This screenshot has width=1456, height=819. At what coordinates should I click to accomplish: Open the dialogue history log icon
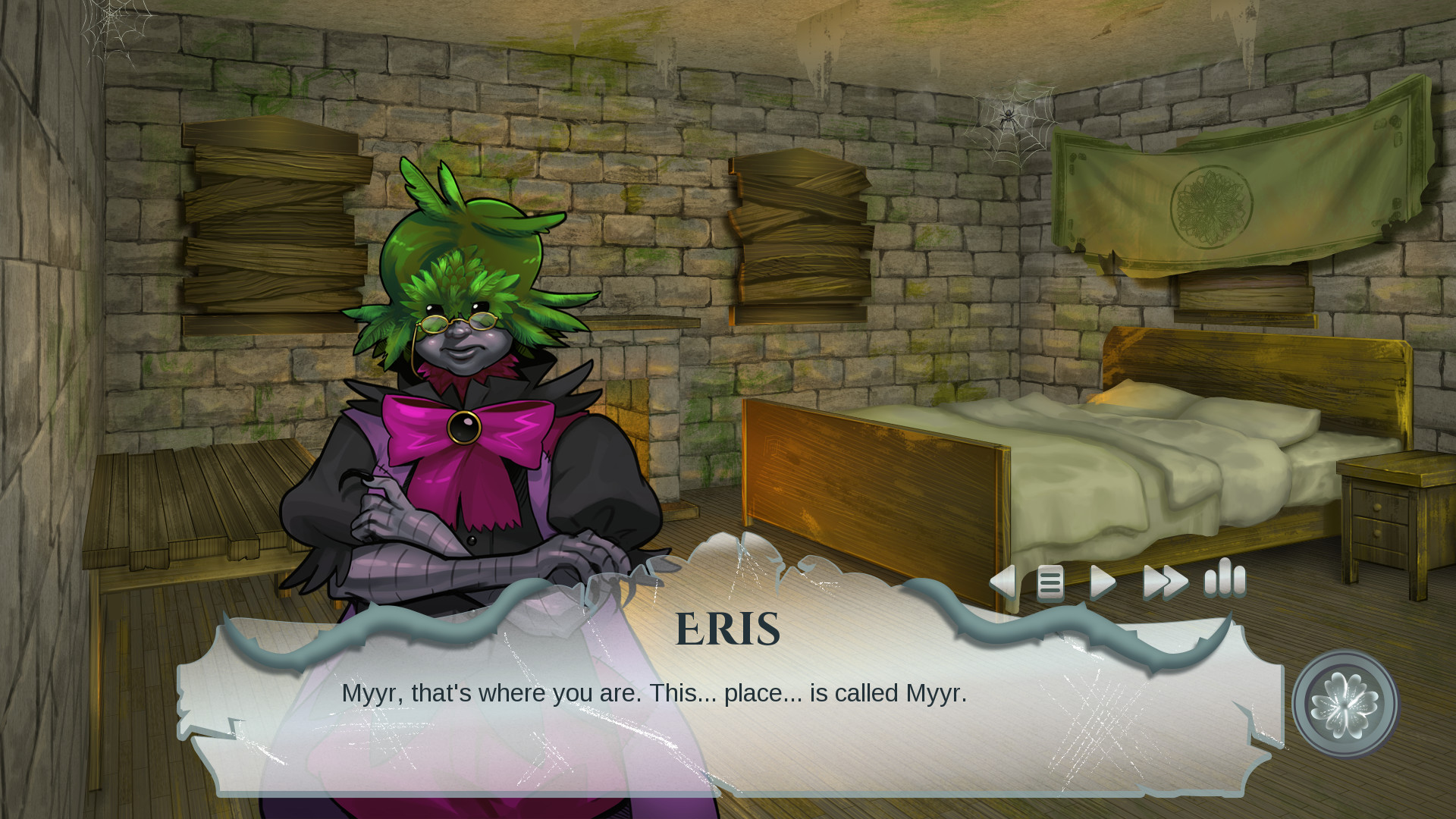click(1050, 582)
